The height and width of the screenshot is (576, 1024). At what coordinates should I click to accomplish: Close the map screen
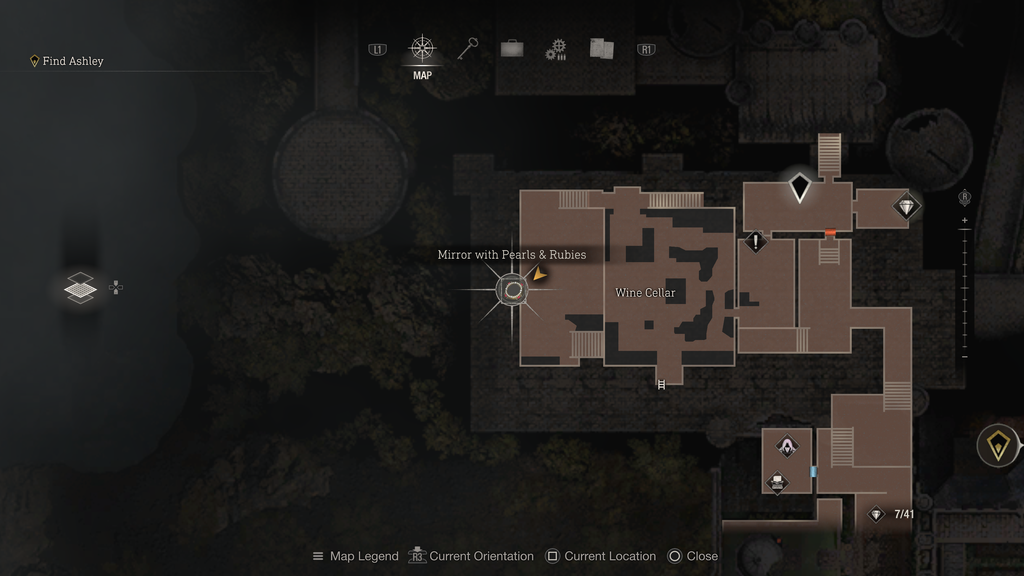pos(692,556)
